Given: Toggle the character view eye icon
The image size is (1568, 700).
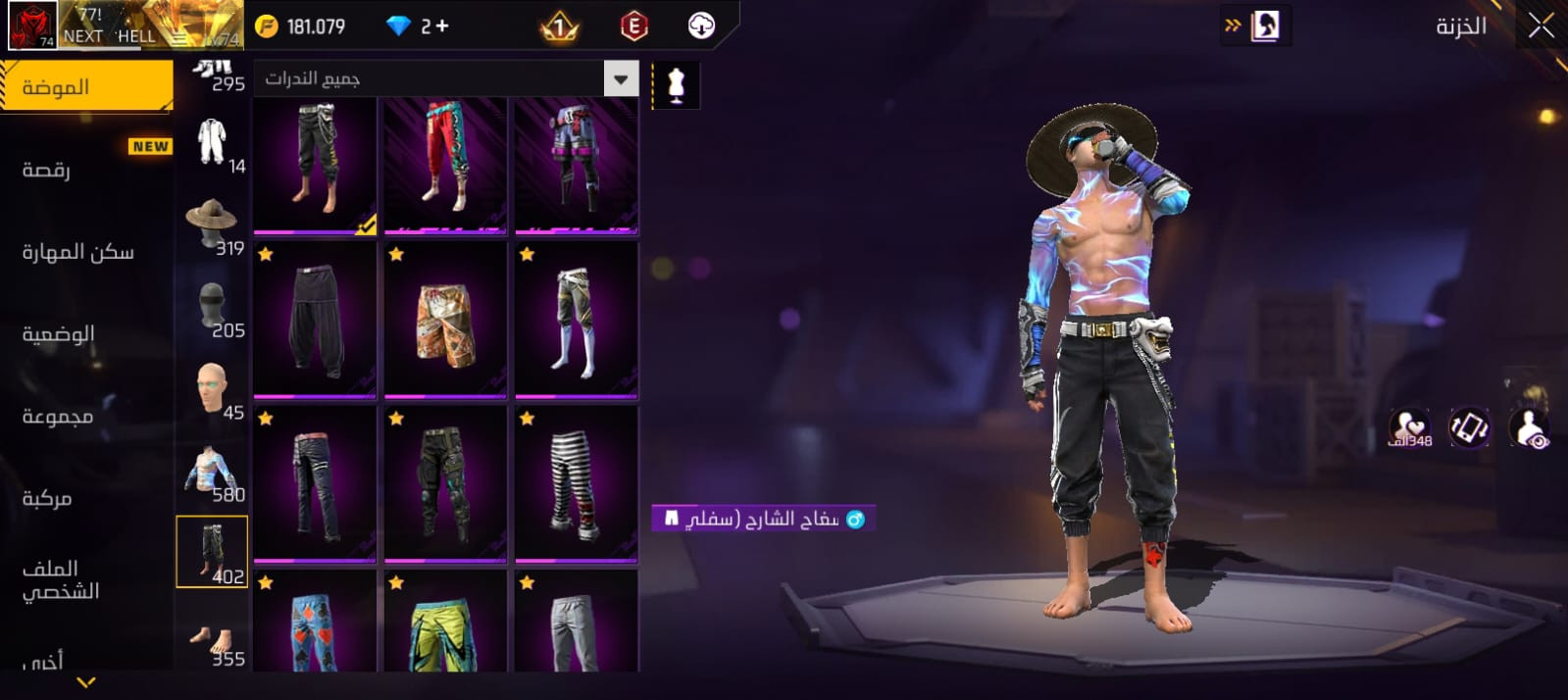Looking at the screenshot, I should (1529, 428).
